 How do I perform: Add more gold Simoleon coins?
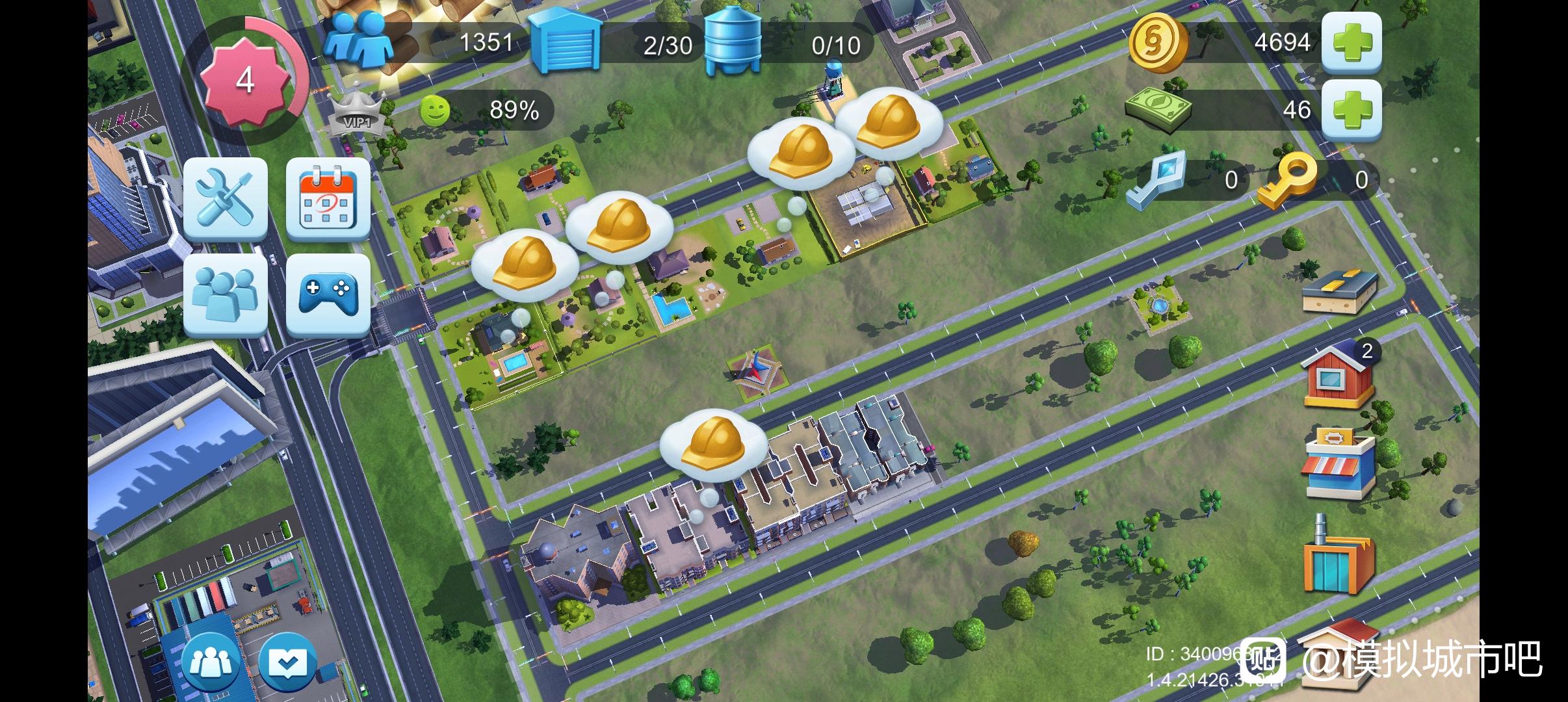click(1351, 42)
